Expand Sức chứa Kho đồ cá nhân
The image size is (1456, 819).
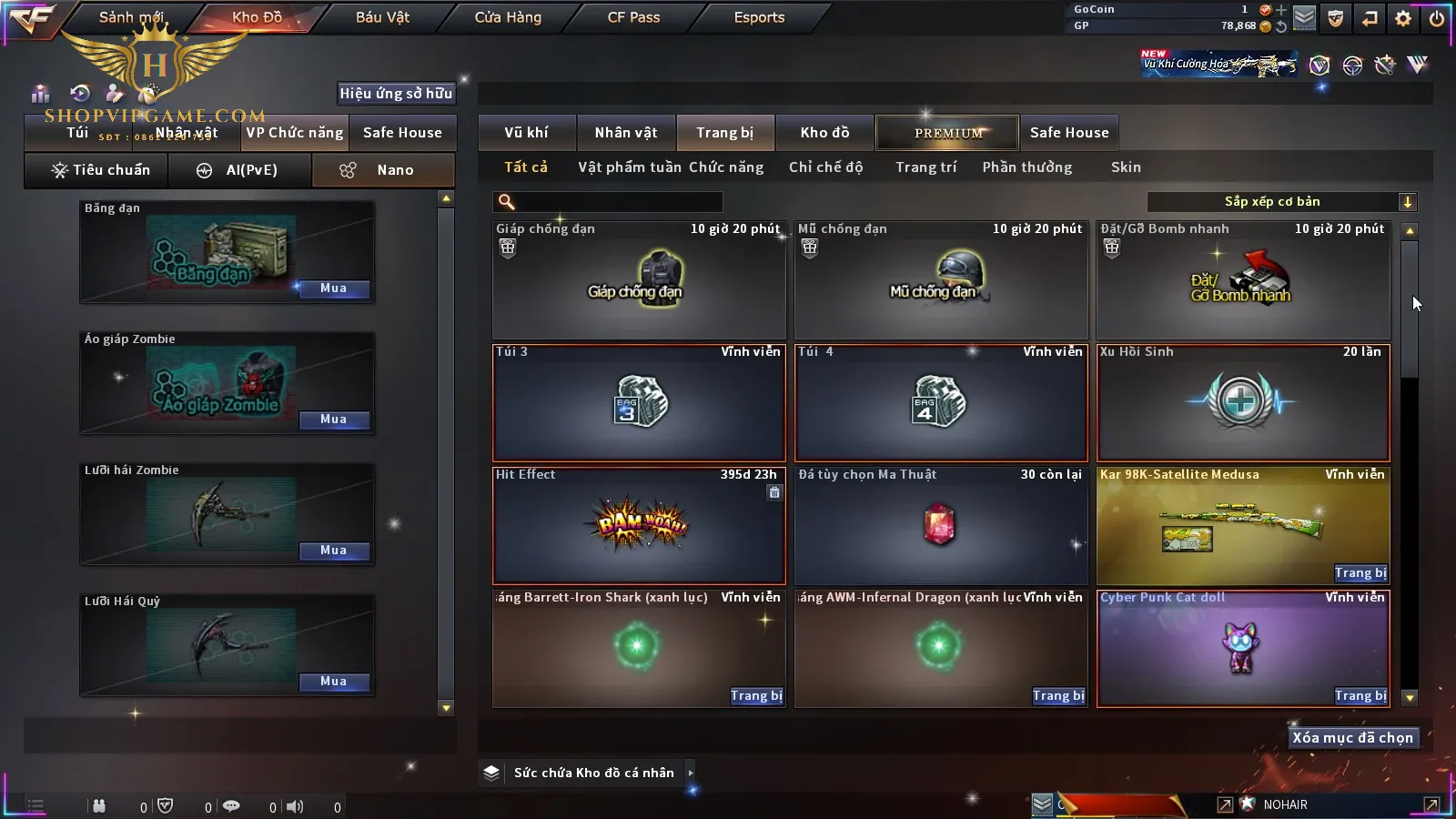tap(691, 773)
